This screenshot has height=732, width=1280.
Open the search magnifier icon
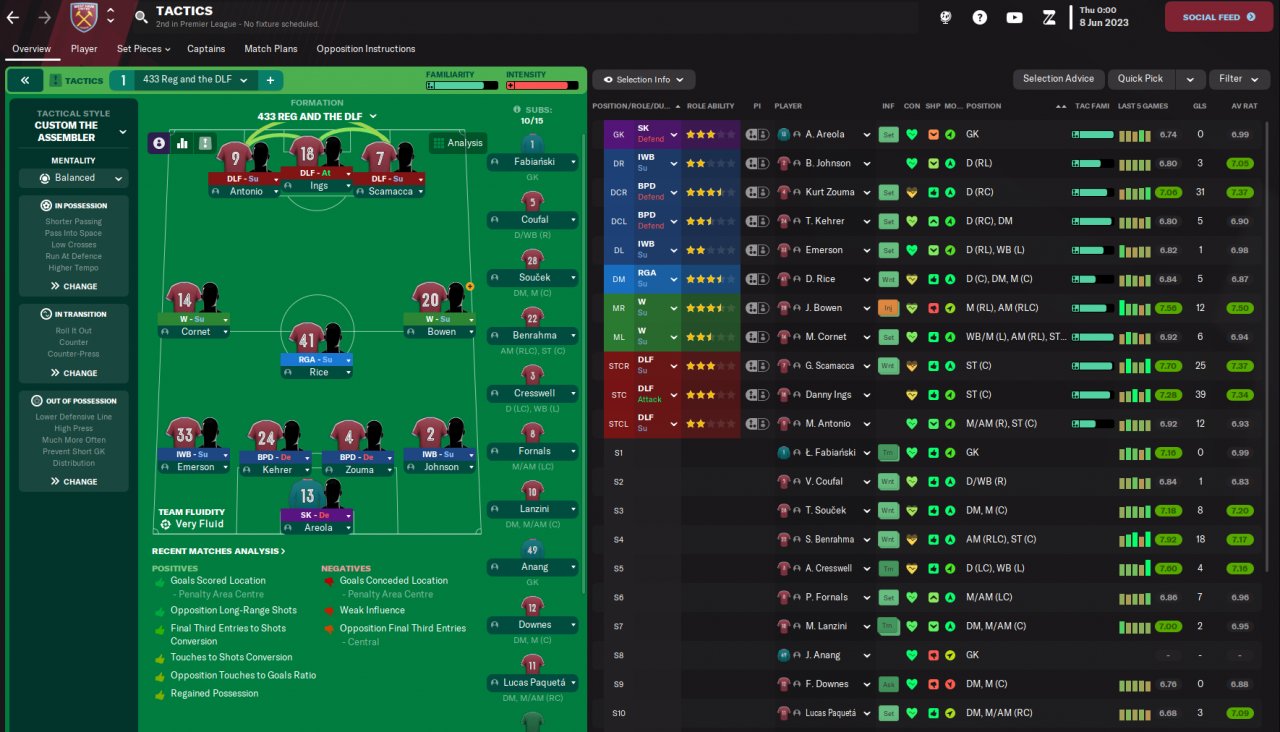point(141,17)
